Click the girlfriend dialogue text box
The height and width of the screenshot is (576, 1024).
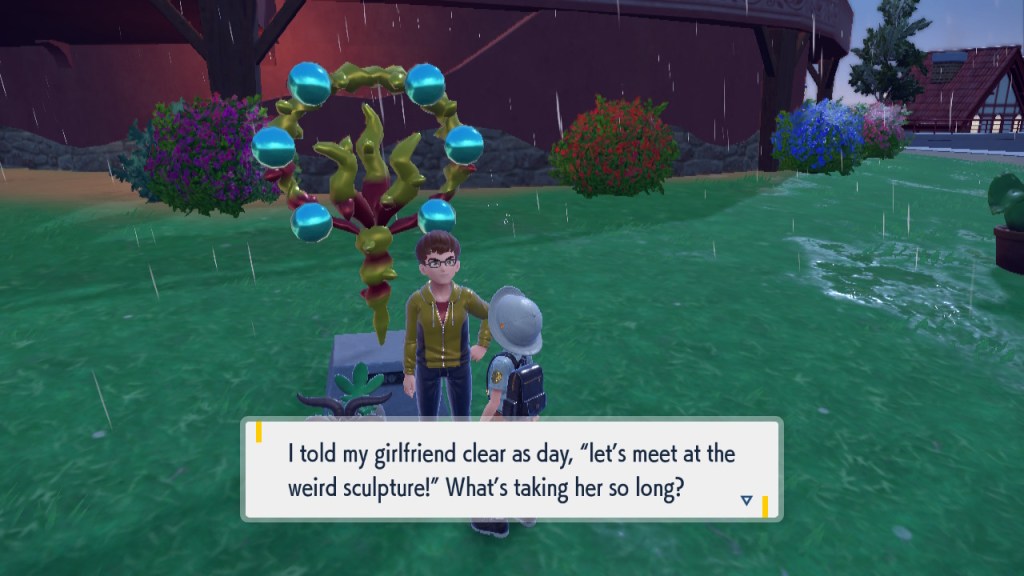click(x=511, y=469)
